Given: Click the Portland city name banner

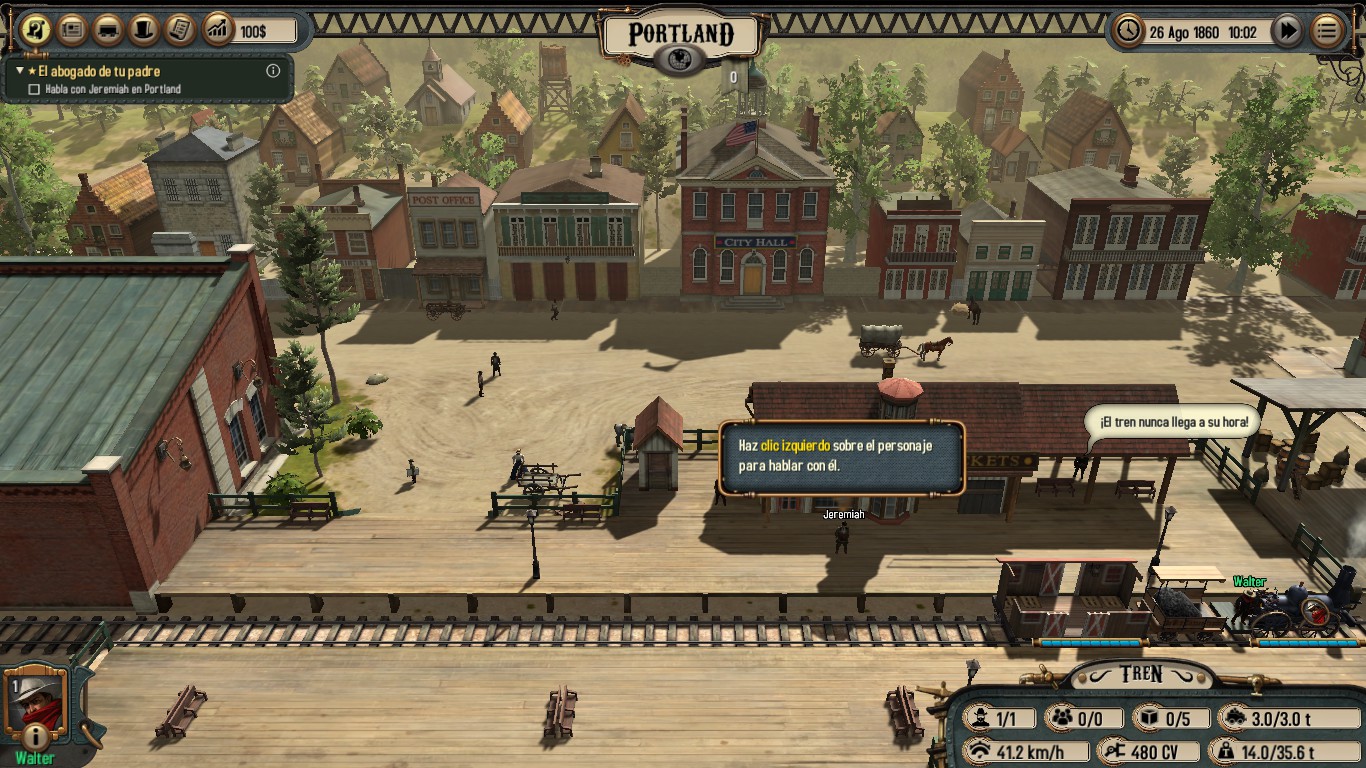Looking at the screenshot, I should click(x=681, y=35).
